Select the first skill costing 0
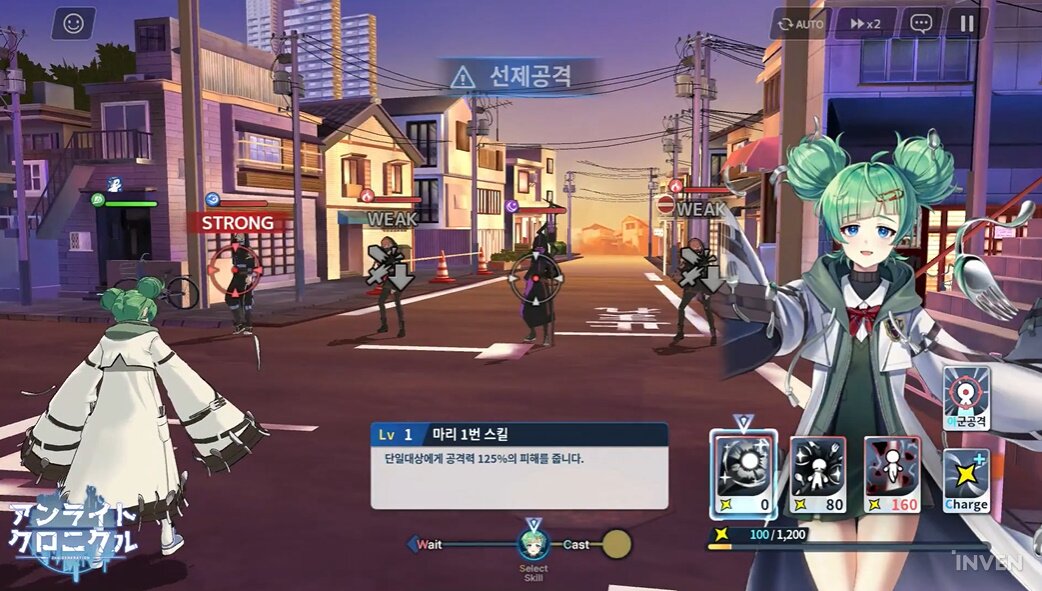This screenshot has width=1042, height=591. [743, 475]
